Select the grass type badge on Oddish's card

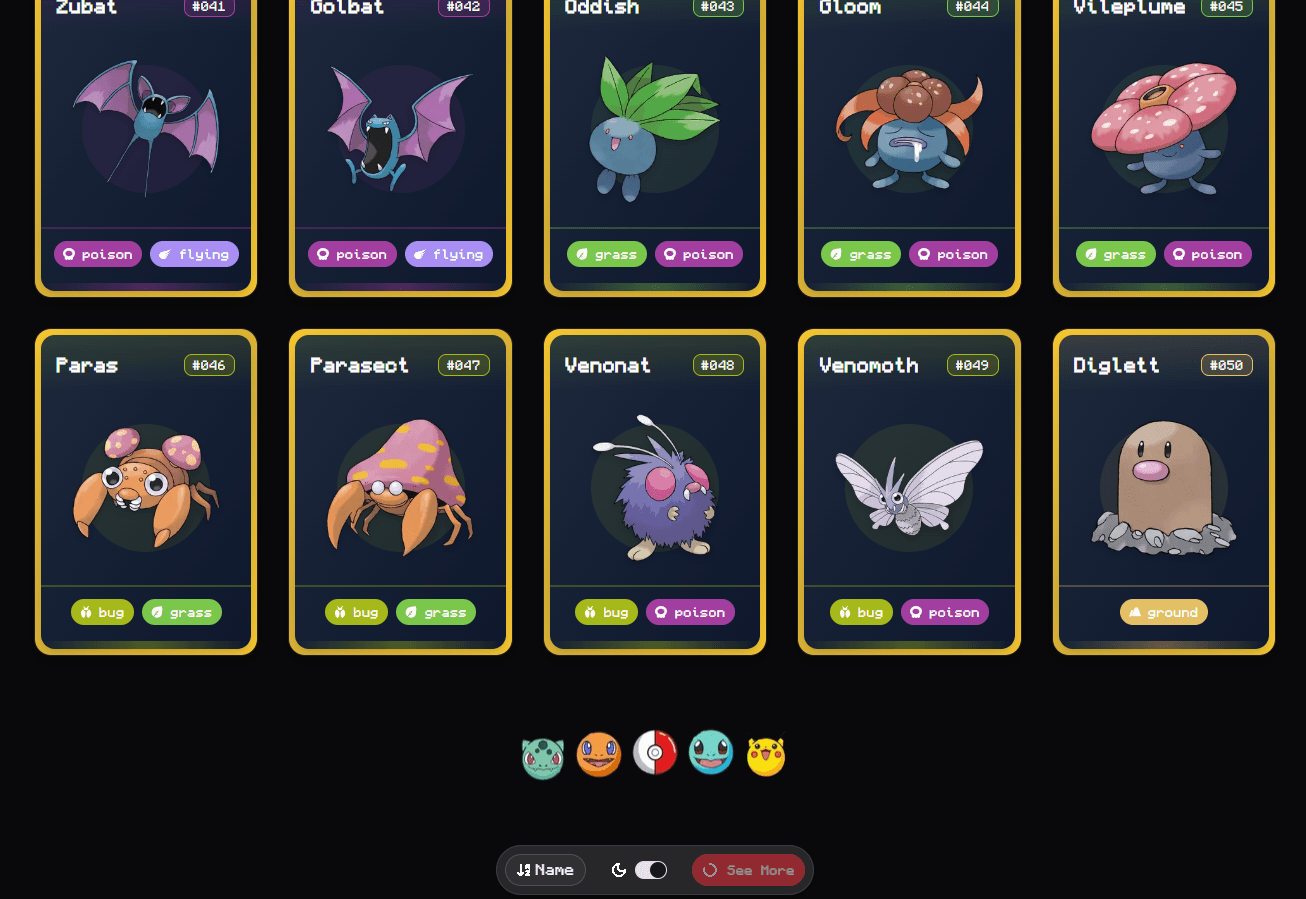pos(606,254)
